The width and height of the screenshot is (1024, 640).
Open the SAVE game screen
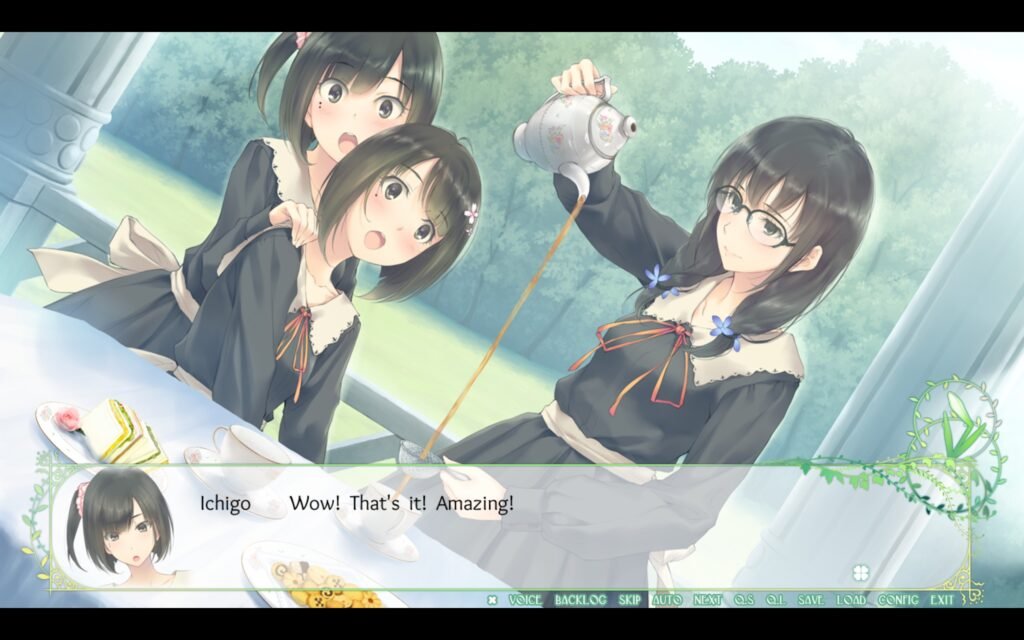point(811,600)
